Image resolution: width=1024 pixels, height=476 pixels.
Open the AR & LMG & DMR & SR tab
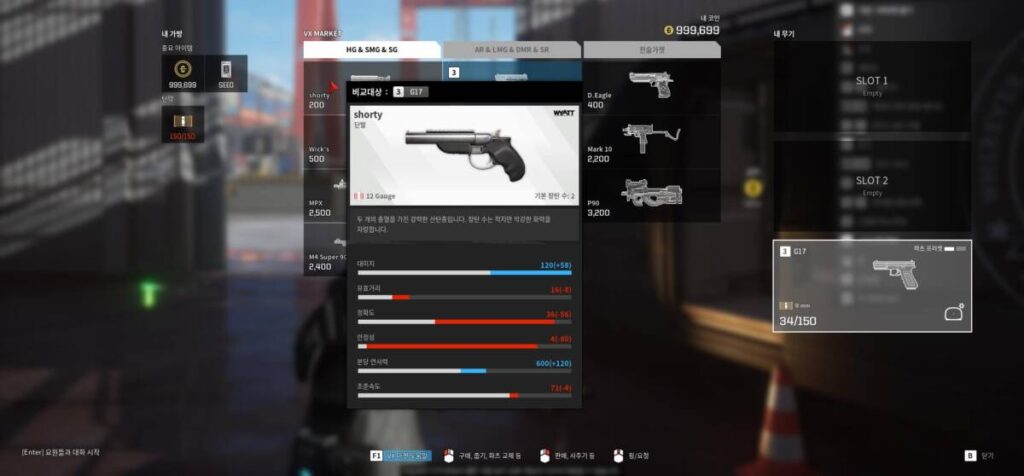[x=511, y=49]
